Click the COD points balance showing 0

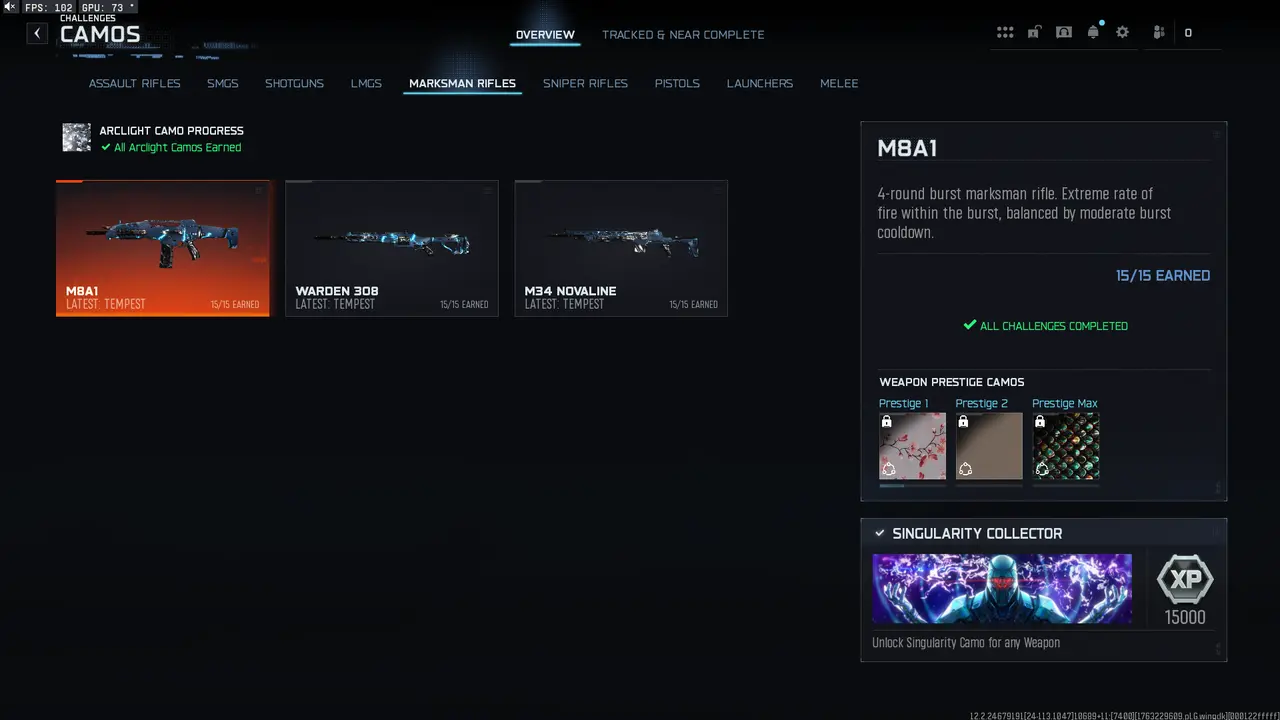pyautogui.click(x=1188, y=32)
